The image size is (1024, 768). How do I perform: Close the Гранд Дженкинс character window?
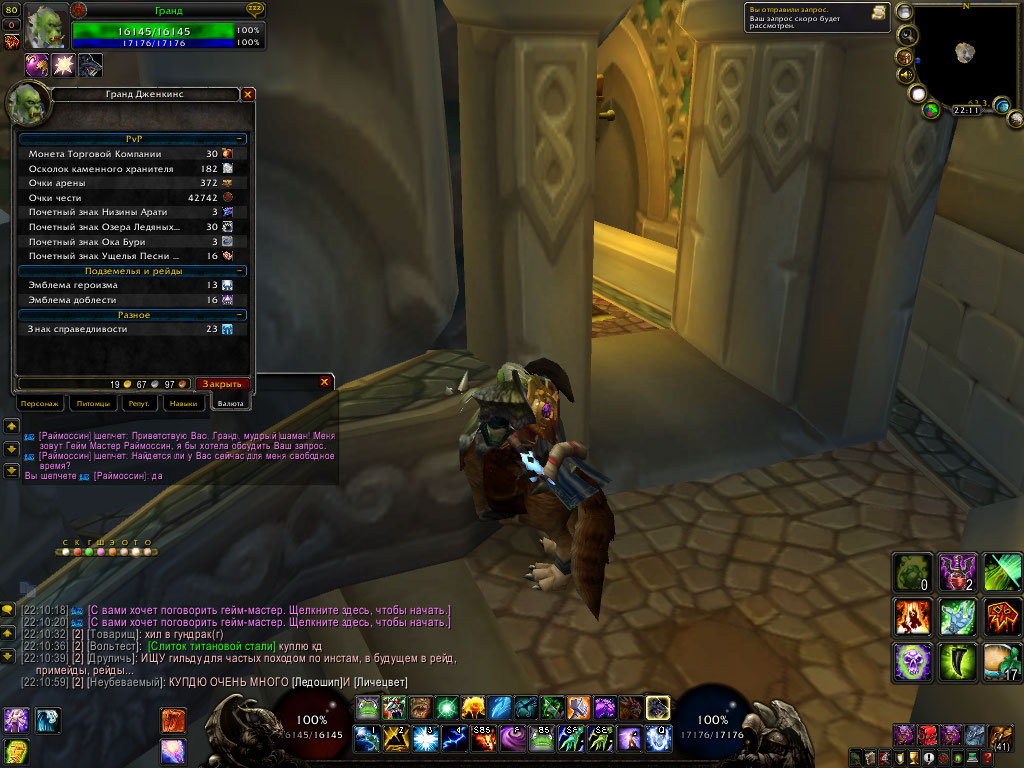[248, 94]
